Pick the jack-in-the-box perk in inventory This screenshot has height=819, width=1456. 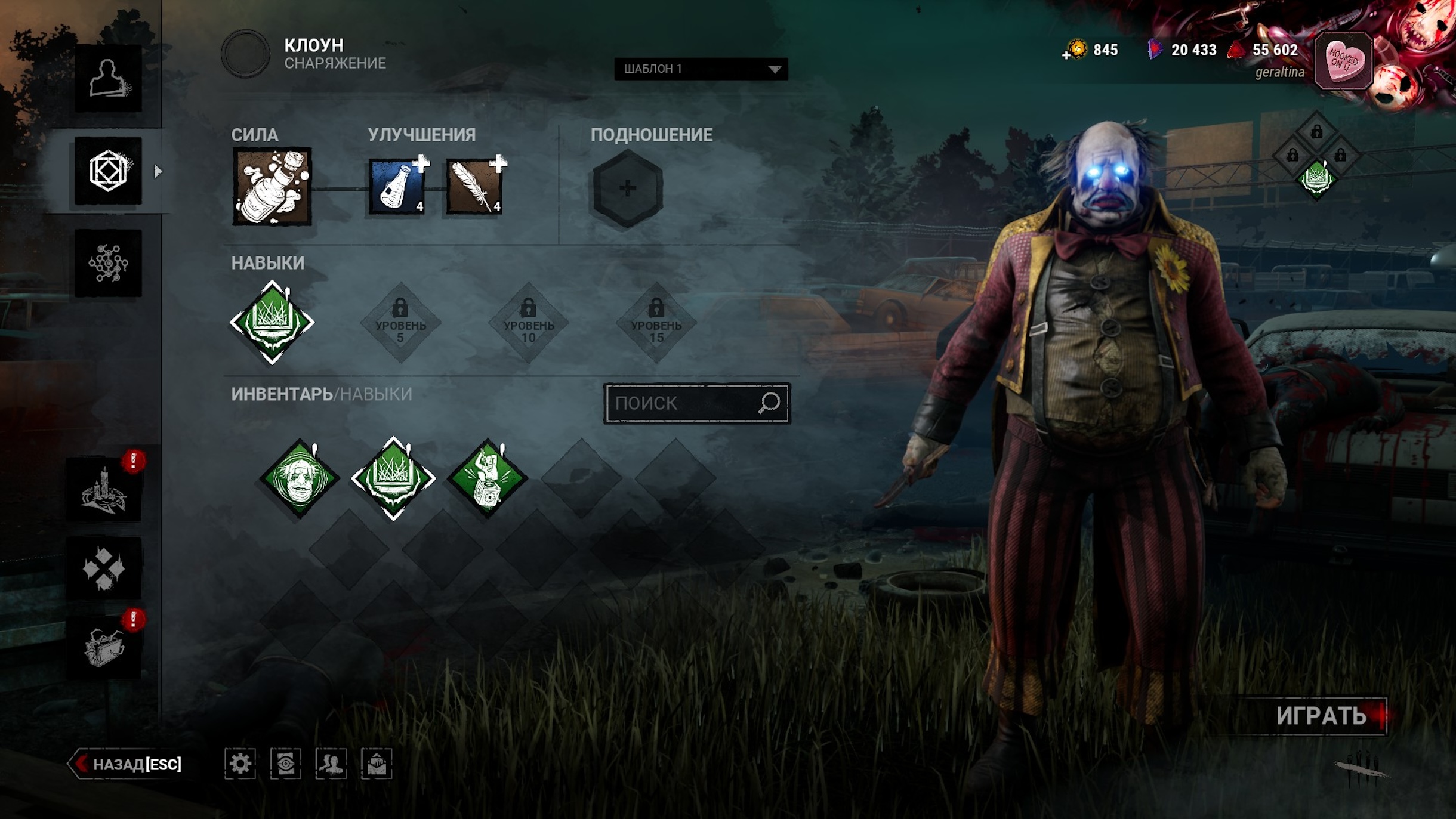487,478
